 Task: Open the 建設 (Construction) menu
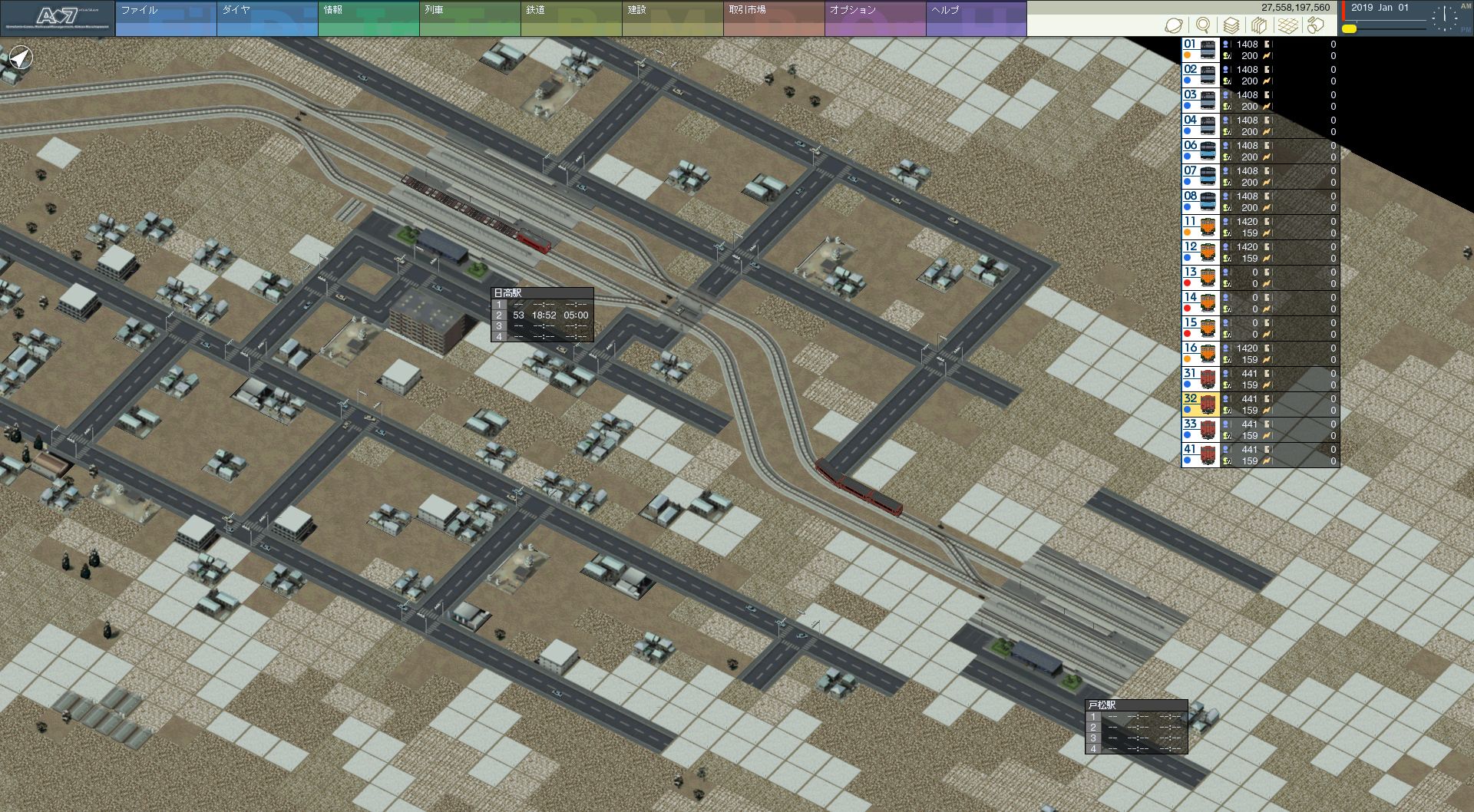coord(672,18)
